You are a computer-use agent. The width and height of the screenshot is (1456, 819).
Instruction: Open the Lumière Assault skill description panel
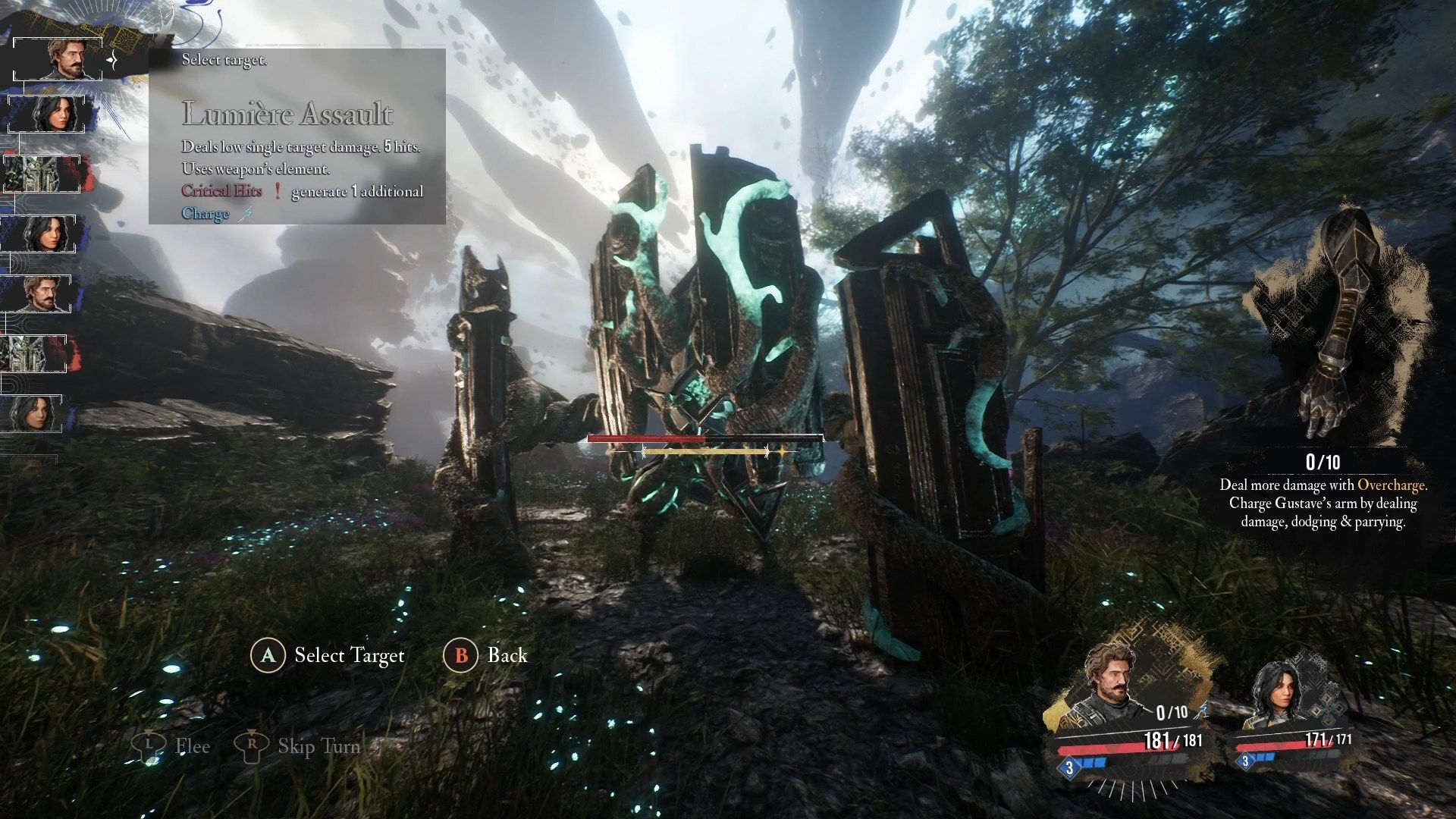pyautogui.click(x=297, y=136)
